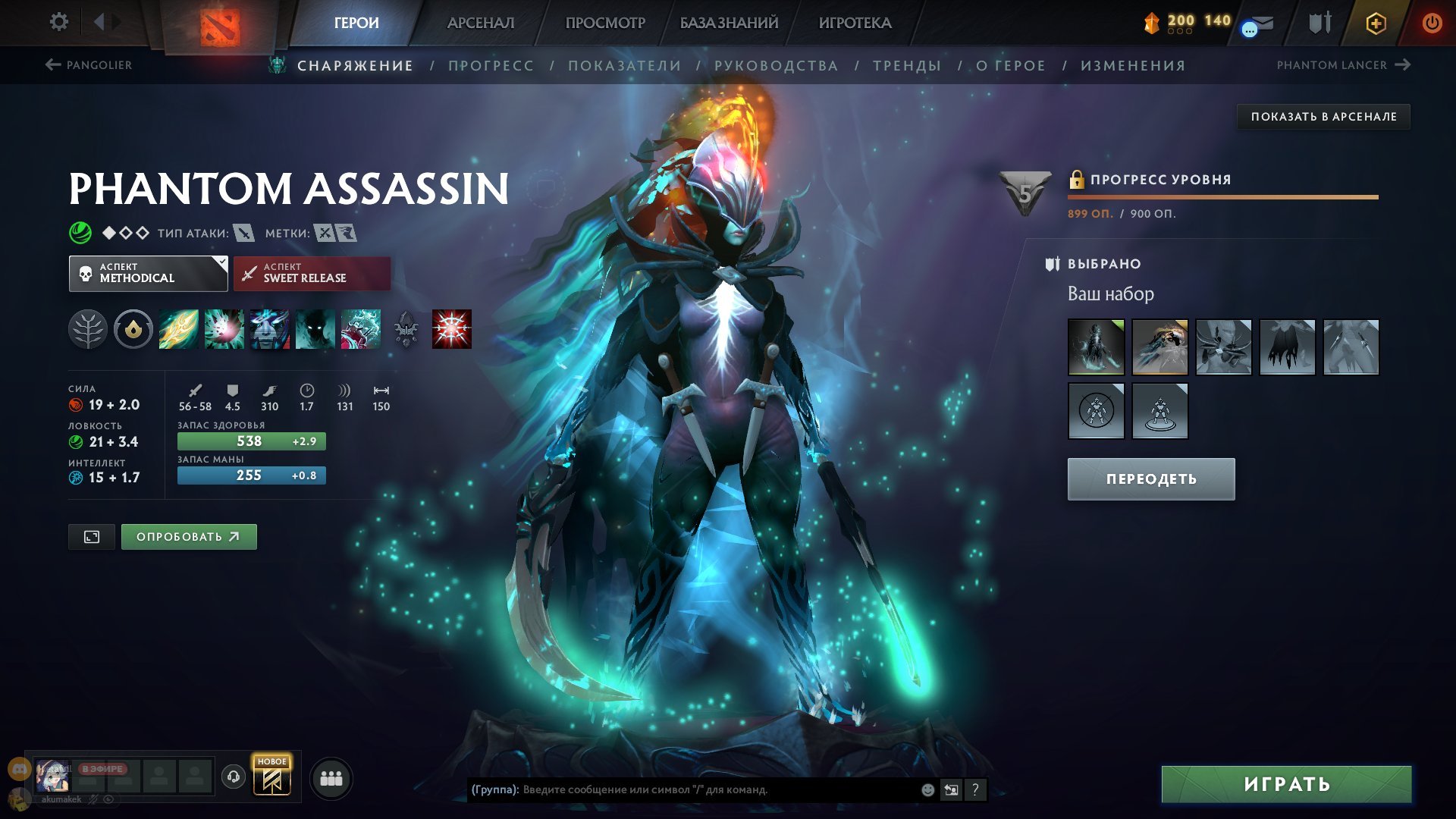
Task: Open the talent tree icon
Action: pyautogui.click(x=90, y=328)
